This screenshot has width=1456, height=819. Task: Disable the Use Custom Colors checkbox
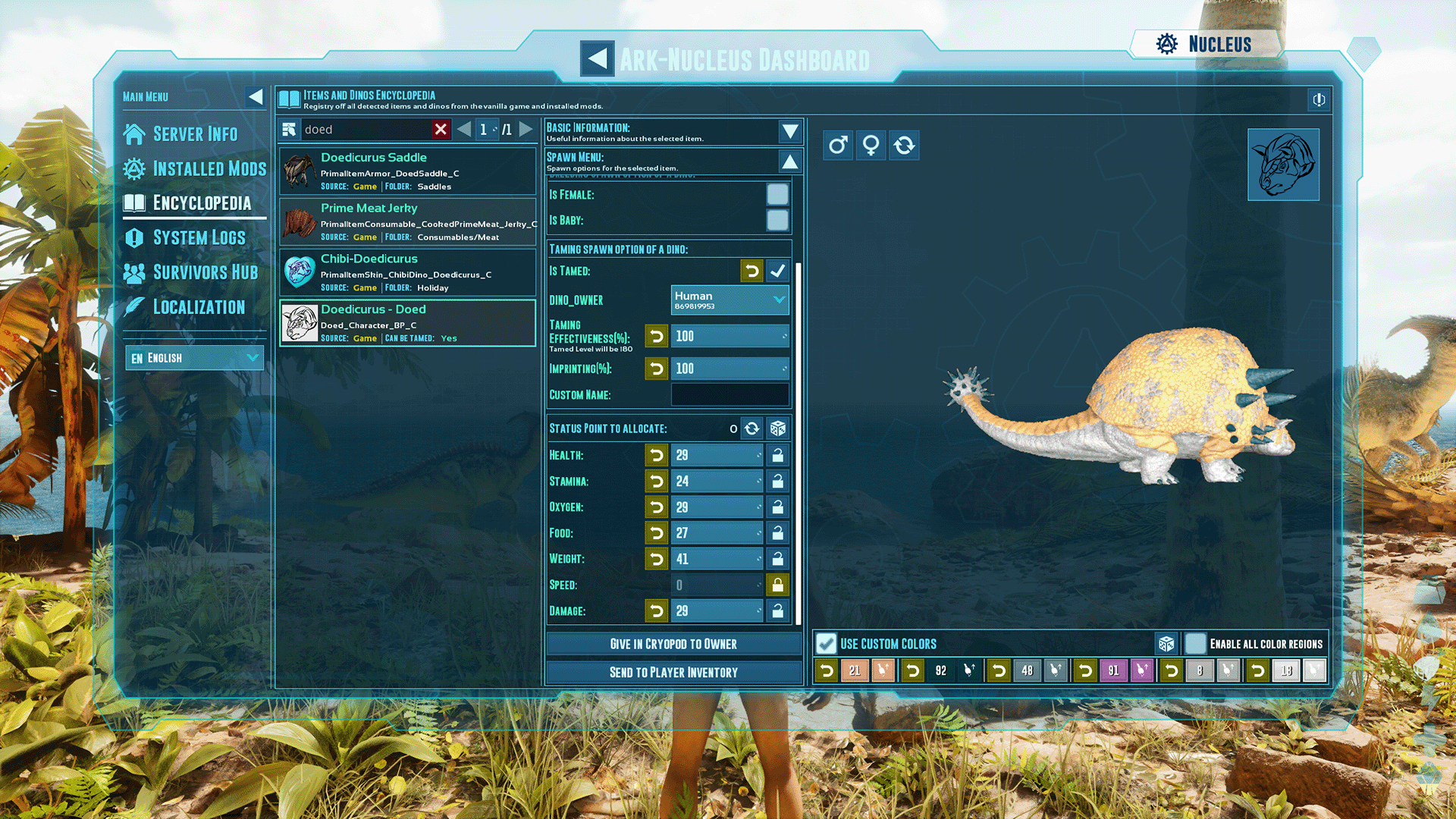825,643
